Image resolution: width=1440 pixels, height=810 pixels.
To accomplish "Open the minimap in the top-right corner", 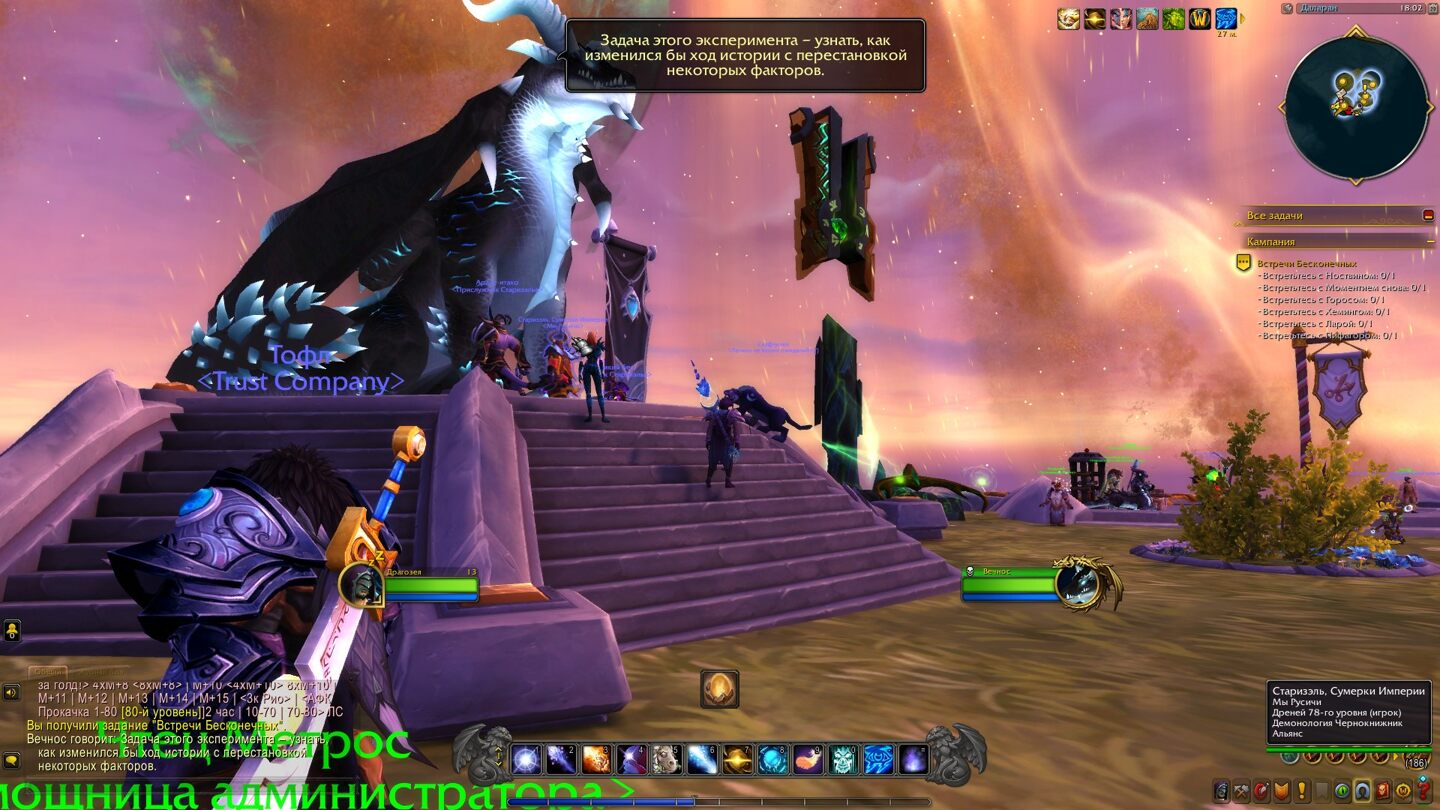I will point(1356,107).
